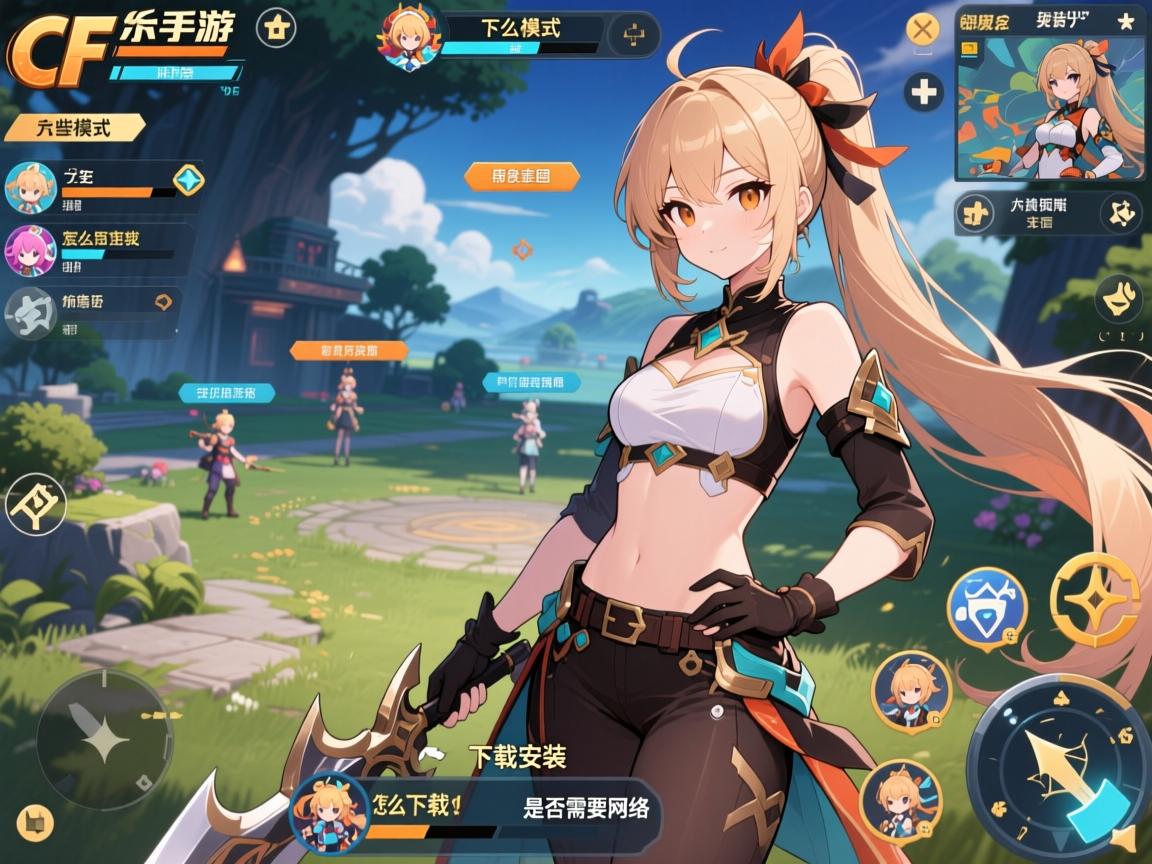
Task: Open the star badge next to the logo
Action: (276, 28)
